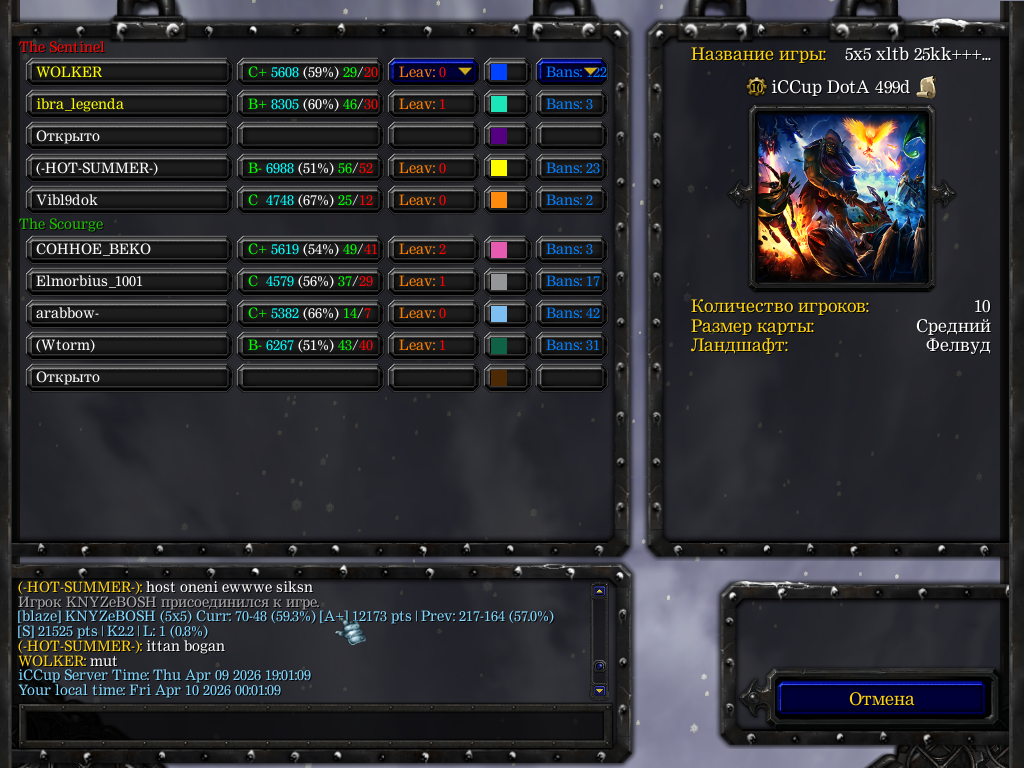Cancel with the Отмена button
The image size is (1024, 768).
coord(881,699)
